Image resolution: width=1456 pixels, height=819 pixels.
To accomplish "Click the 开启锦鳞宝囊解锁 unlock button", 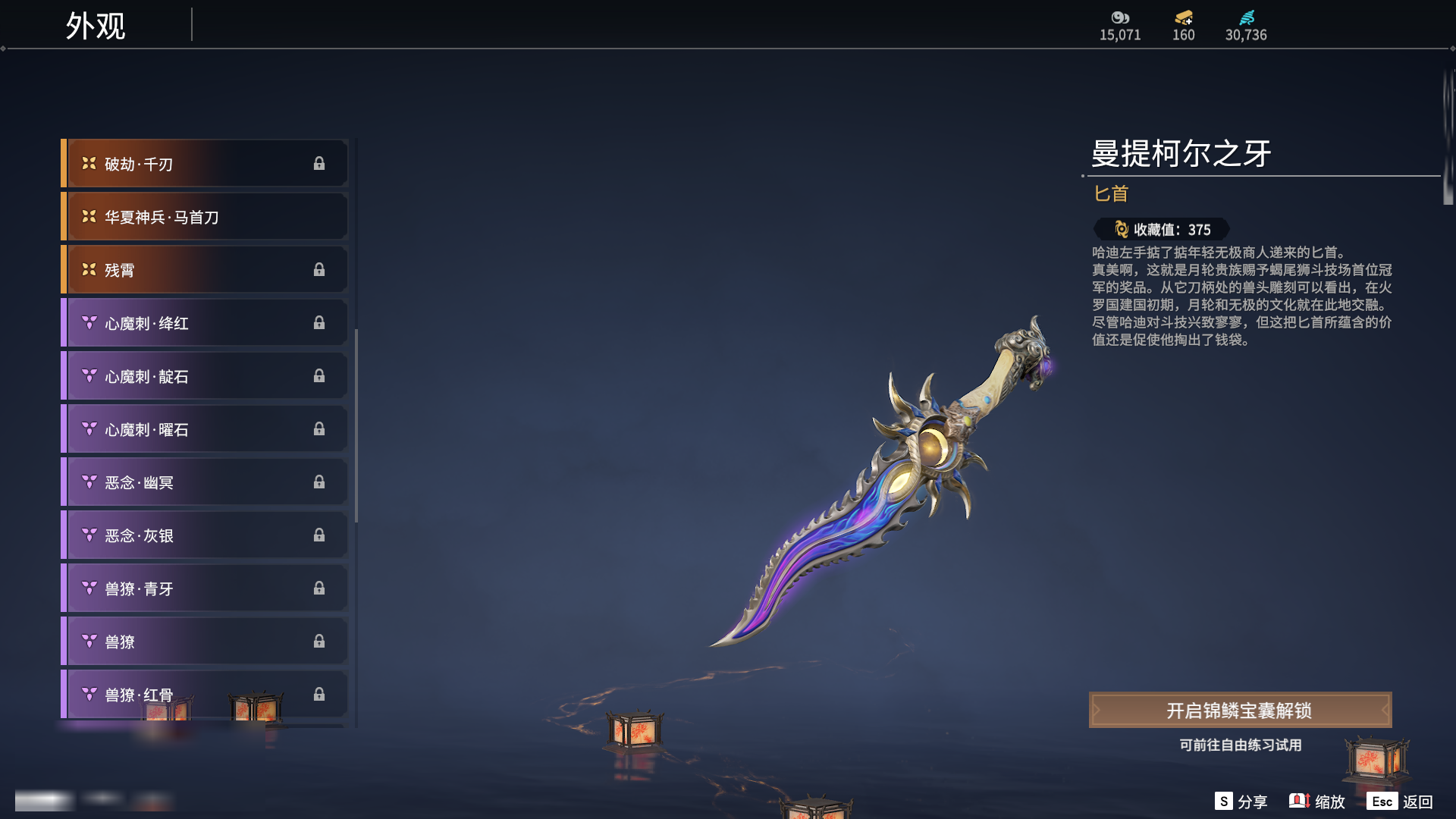I will (1240, 711).
